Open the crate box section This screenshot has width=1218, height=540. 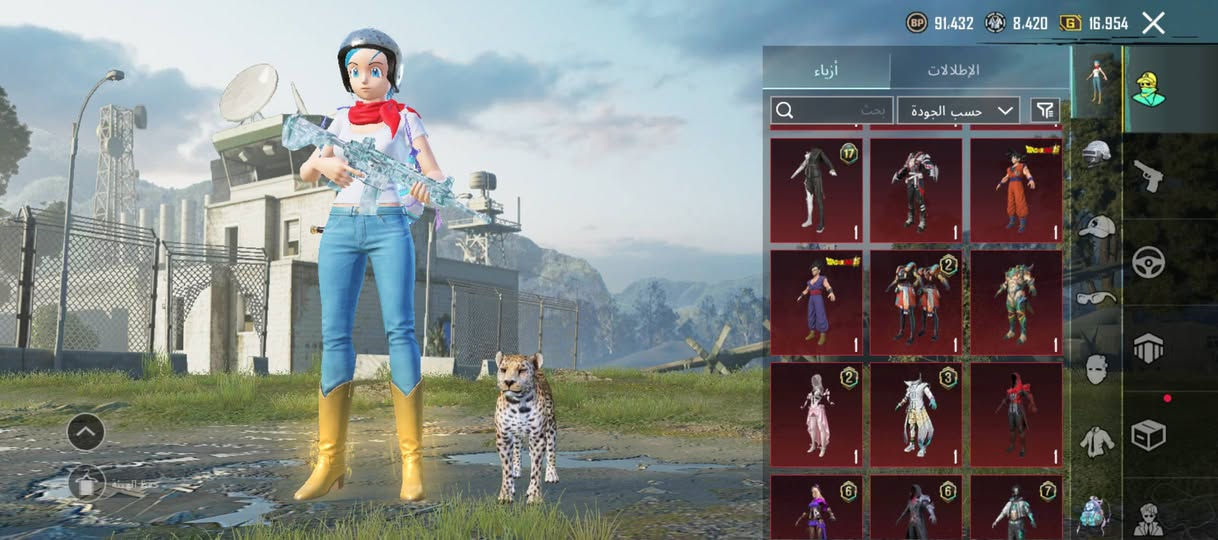[1149, 435]
